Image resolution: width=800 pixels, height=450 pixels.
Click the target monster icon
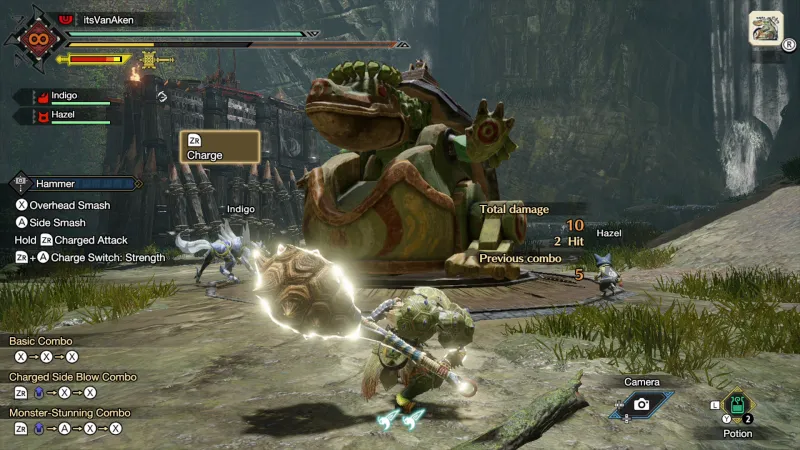point(766,28)
